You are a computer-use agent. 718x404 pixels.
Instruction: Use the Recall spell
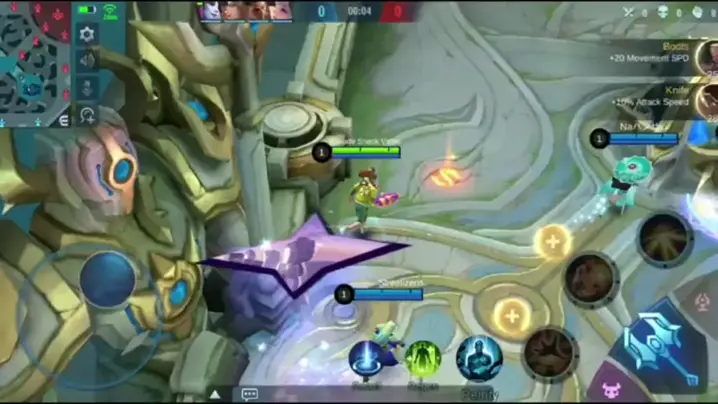pos(366,359)
